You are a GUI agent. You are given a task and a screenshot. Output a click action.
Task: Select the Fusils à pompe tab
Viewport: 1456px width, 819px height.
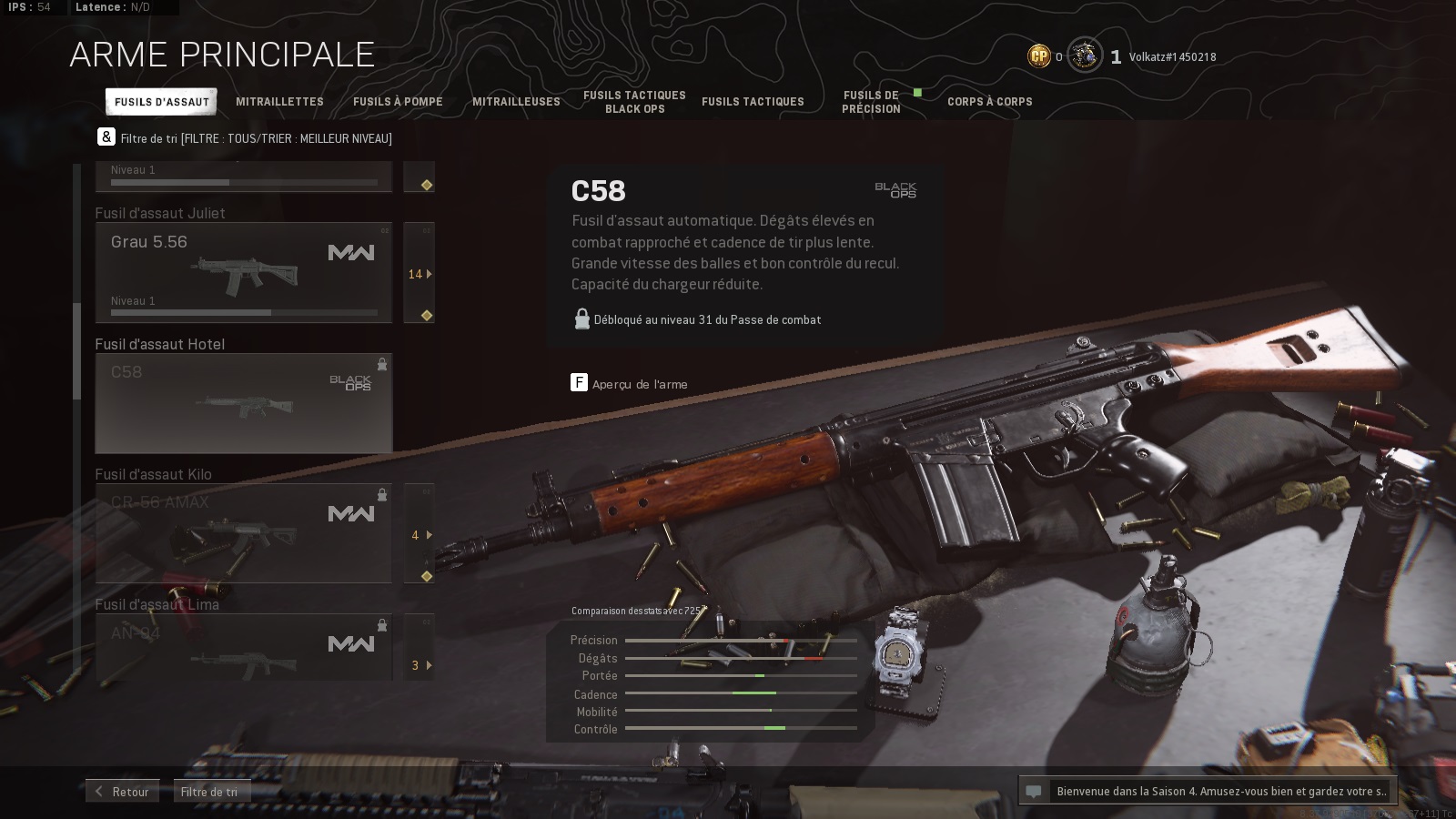coord(398,102)
